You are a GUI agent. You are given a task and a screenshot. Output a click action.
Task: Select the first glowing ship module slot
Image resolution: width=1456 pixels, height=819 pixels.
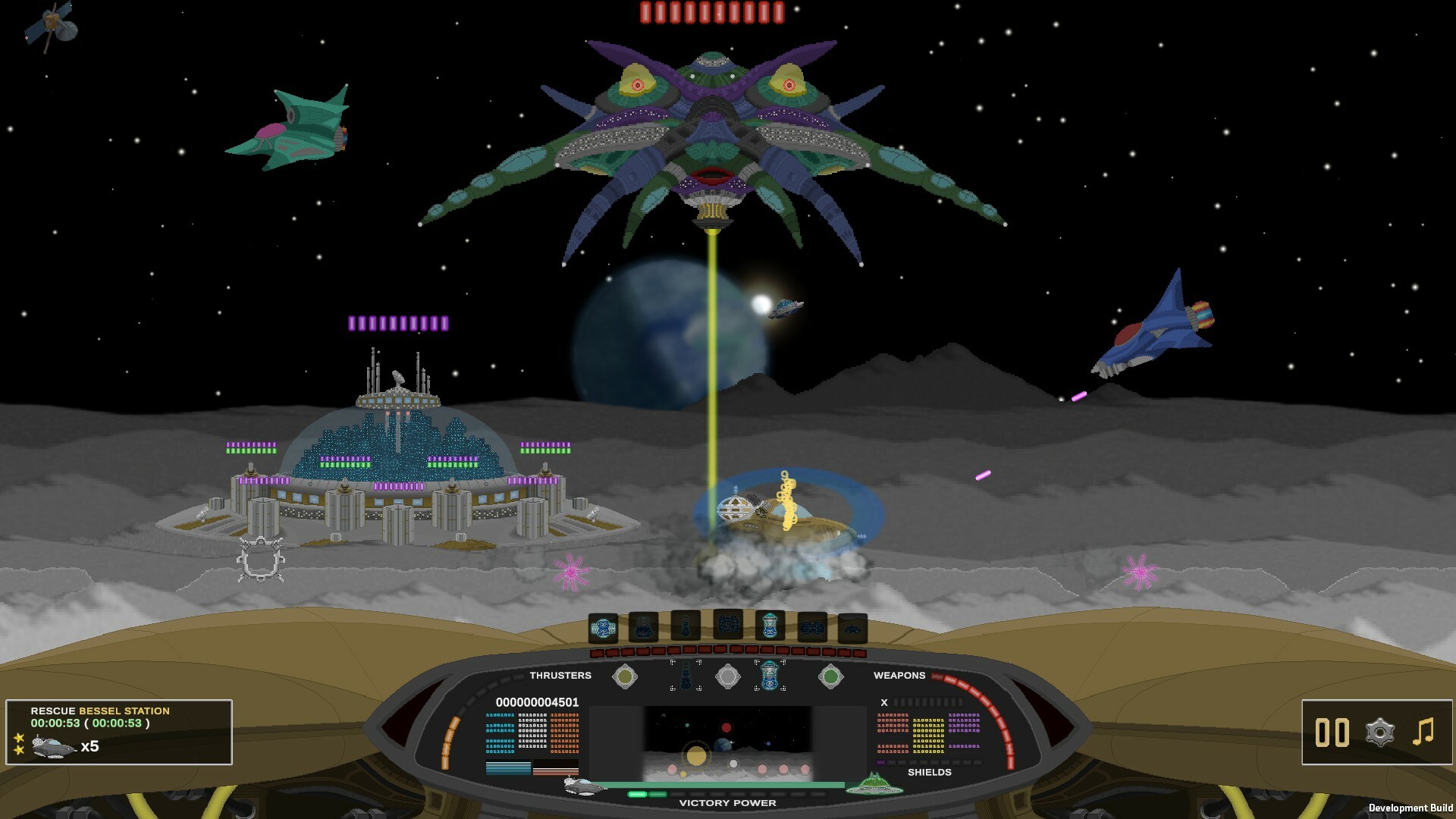coord(603,626)
